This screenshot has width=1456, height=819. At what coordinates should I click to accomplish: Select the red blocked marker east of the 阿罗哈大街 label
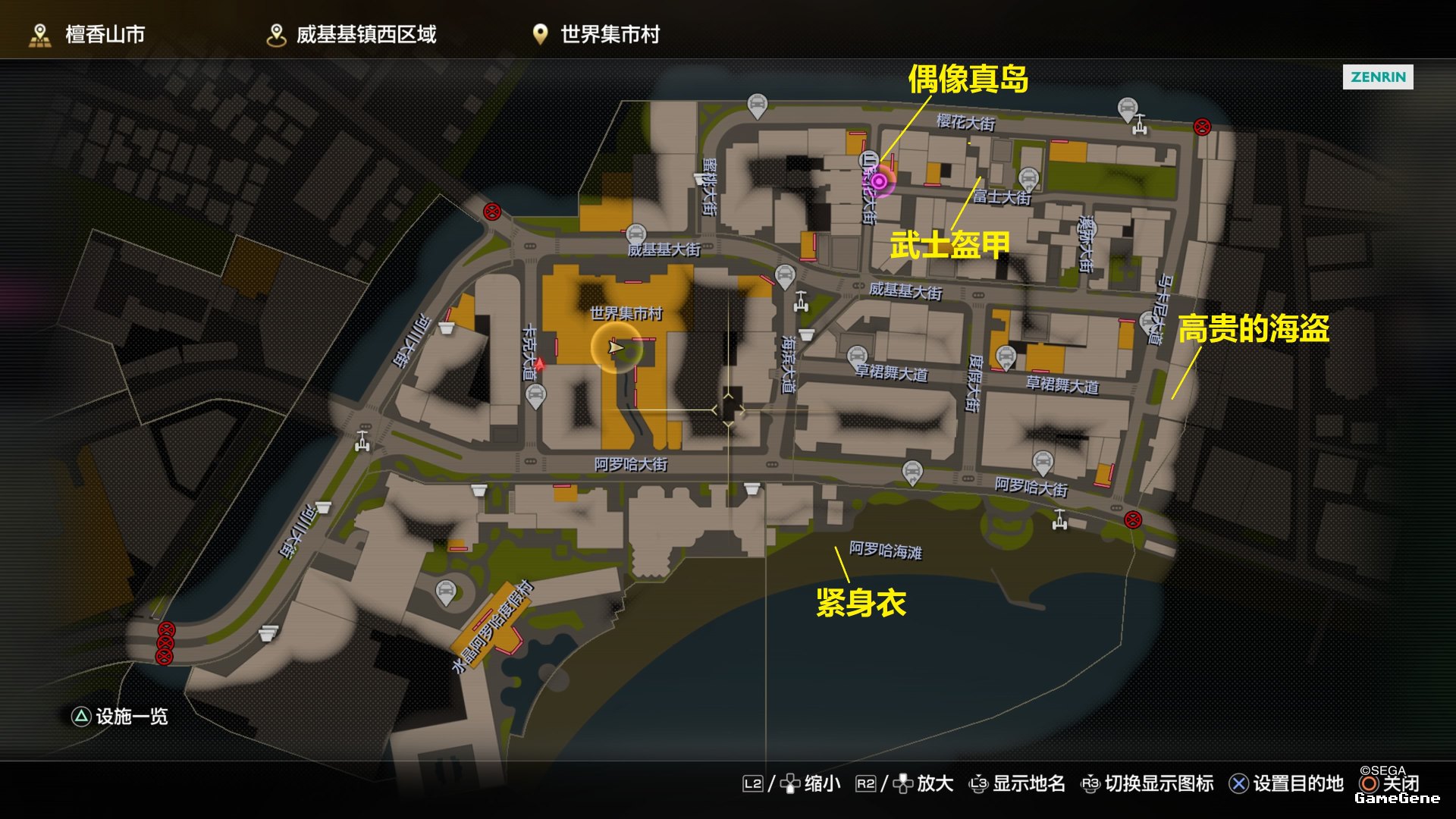point(1132,519)
